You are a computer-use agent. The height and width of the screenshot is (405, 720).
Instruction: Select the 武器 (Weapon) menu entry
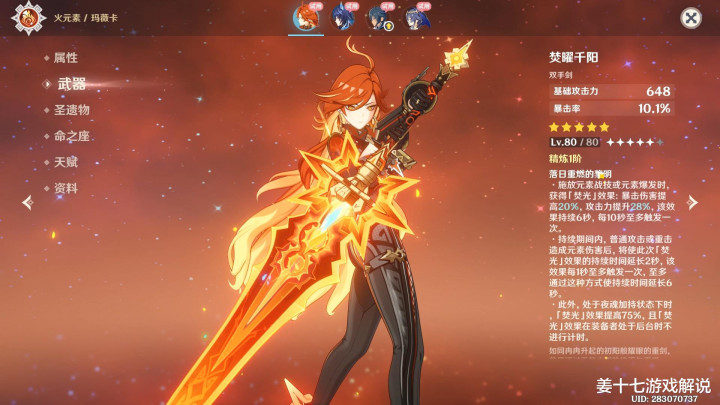click(70, 84)
